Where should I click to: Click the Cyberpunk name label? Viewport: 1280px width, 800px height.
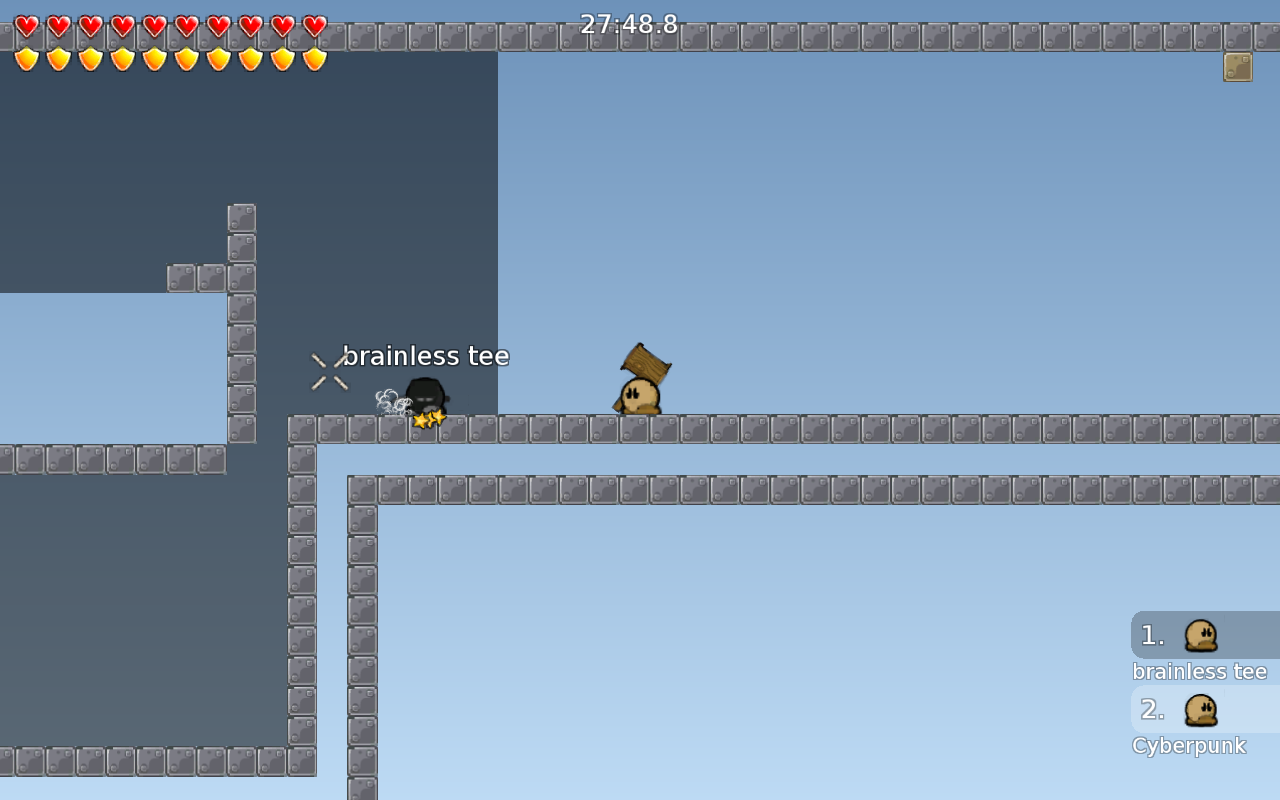[x=1189, y=745]
